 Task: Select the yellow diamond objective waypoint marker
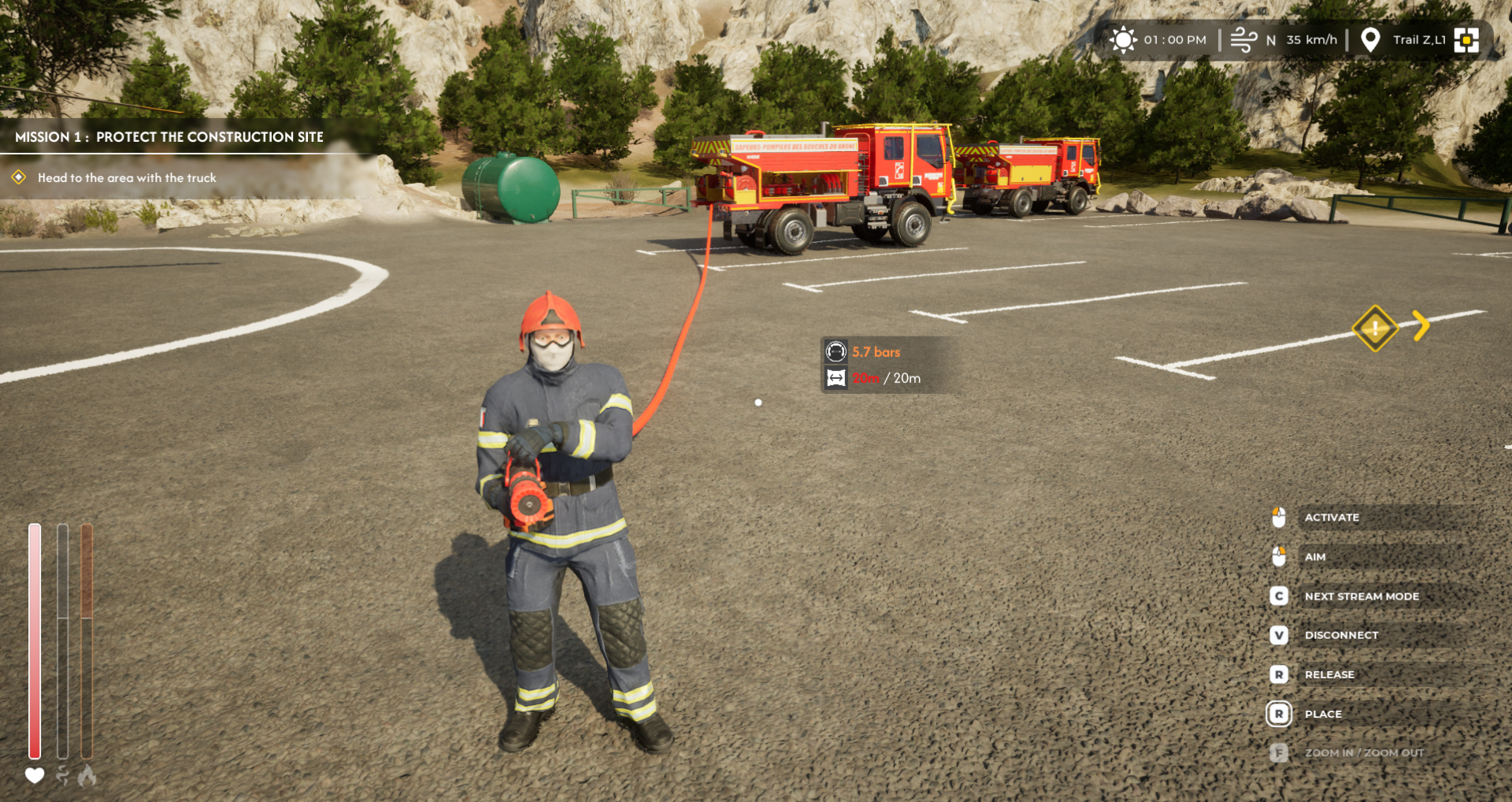tap(1375, 328)
